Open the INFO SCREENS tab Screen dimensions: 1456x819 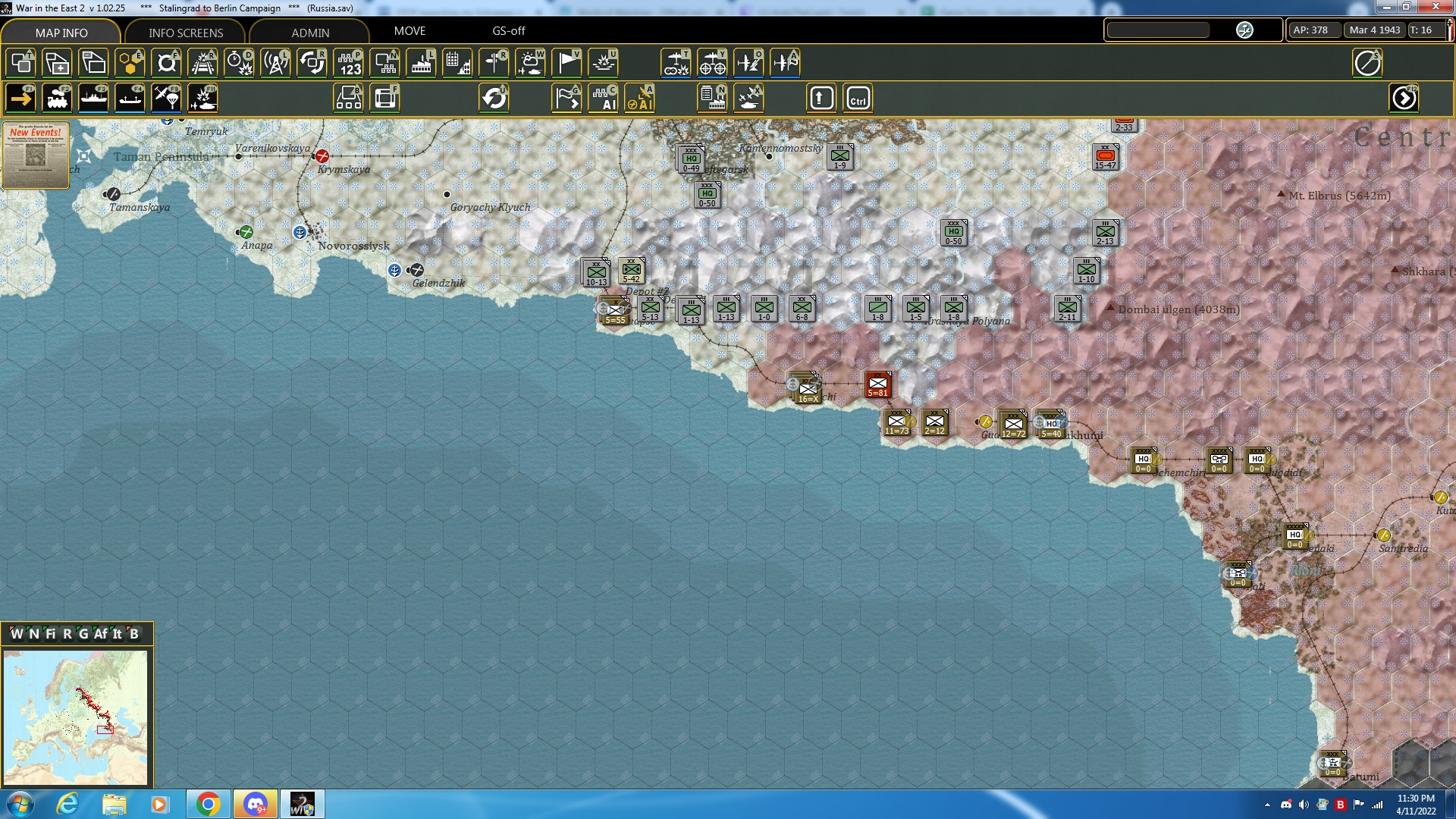click(x=184, y=33)
